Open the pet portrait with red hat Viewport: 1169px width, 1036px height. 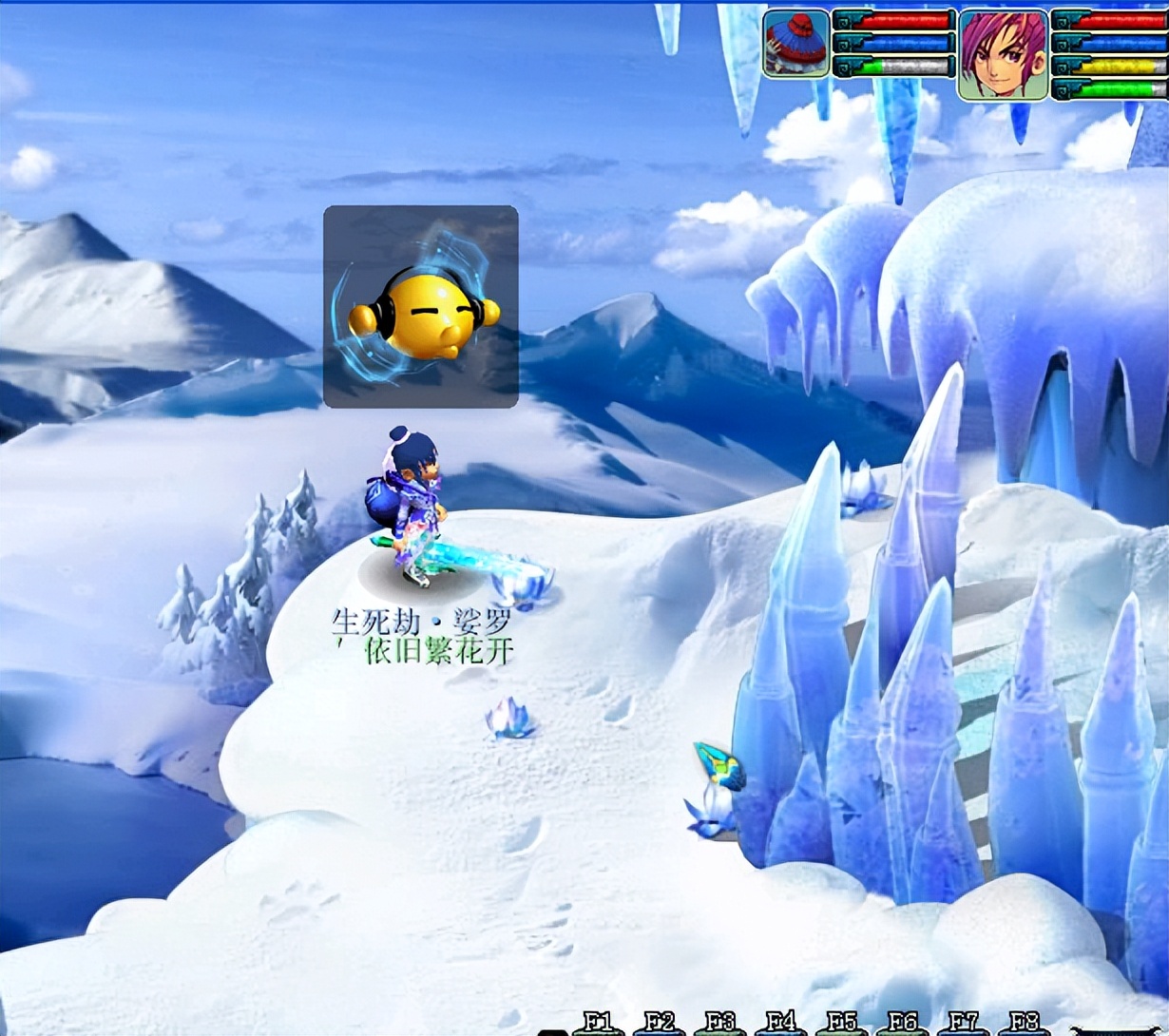pyautogui.click(x=795, y=44)
